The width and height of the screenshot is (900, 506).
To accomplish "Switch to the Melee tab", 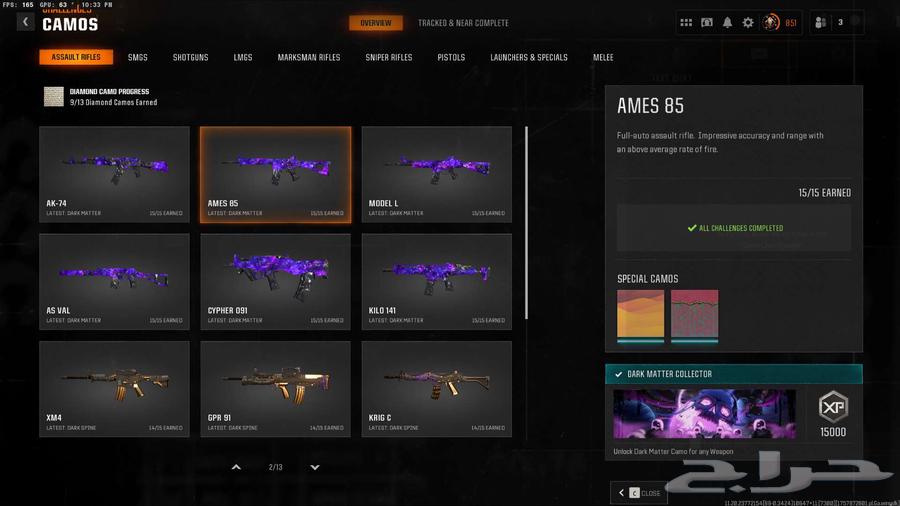I will [x=603, y=58].
